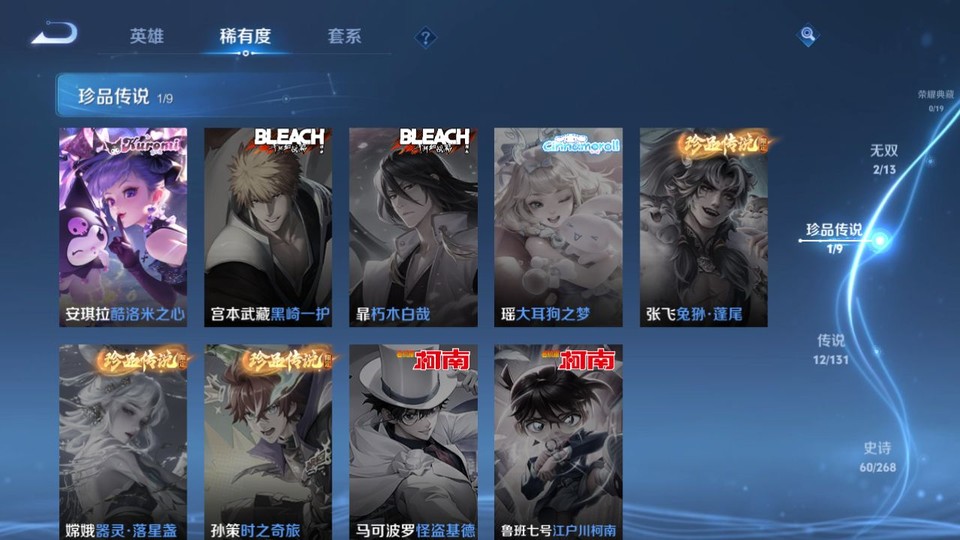This screenshot has width=960, height=540.
Task: Switch to the 传说 rarity category
Action: (x=831, y=347)
